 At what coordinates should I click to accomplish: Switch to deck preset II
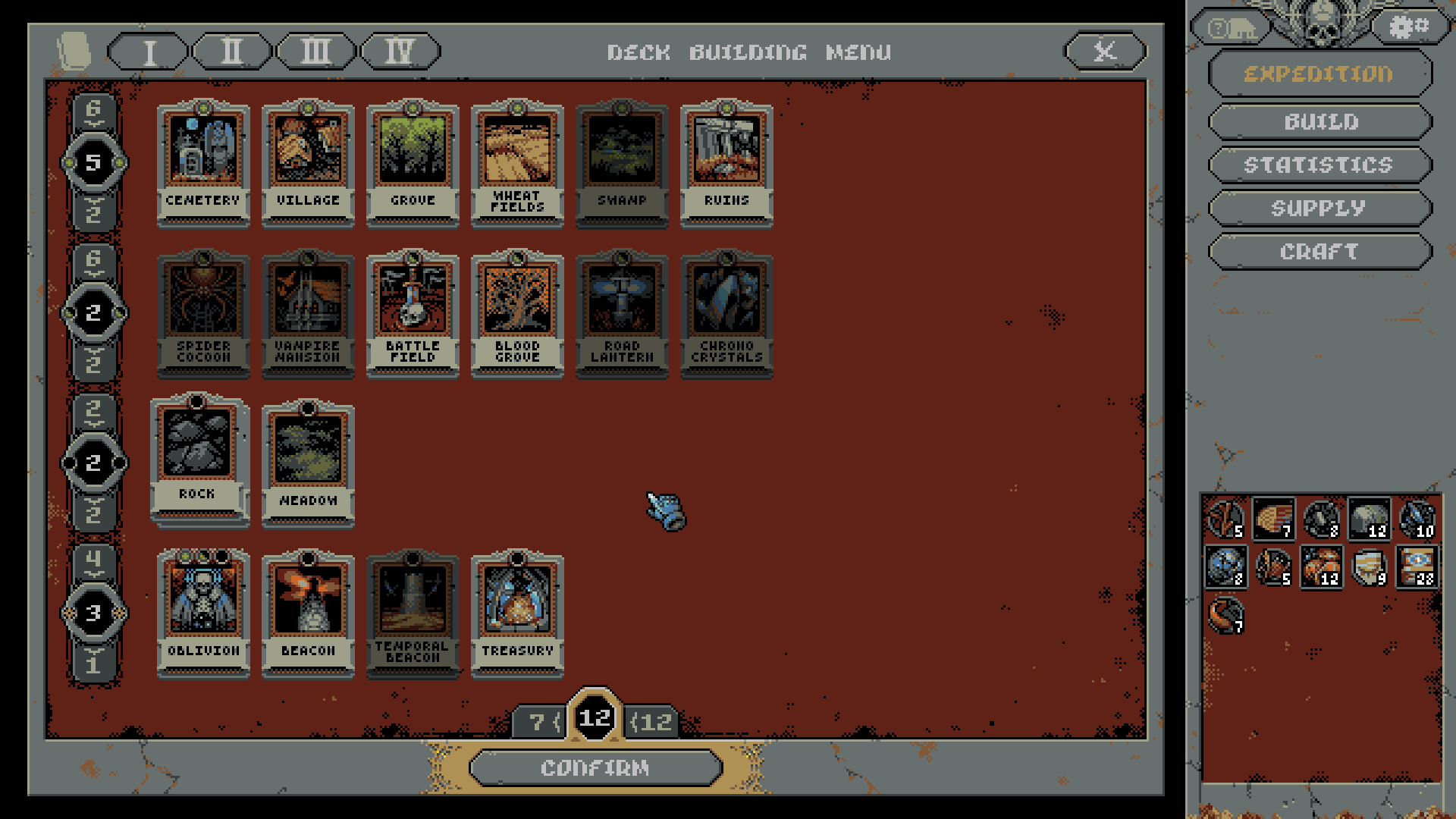232,52
